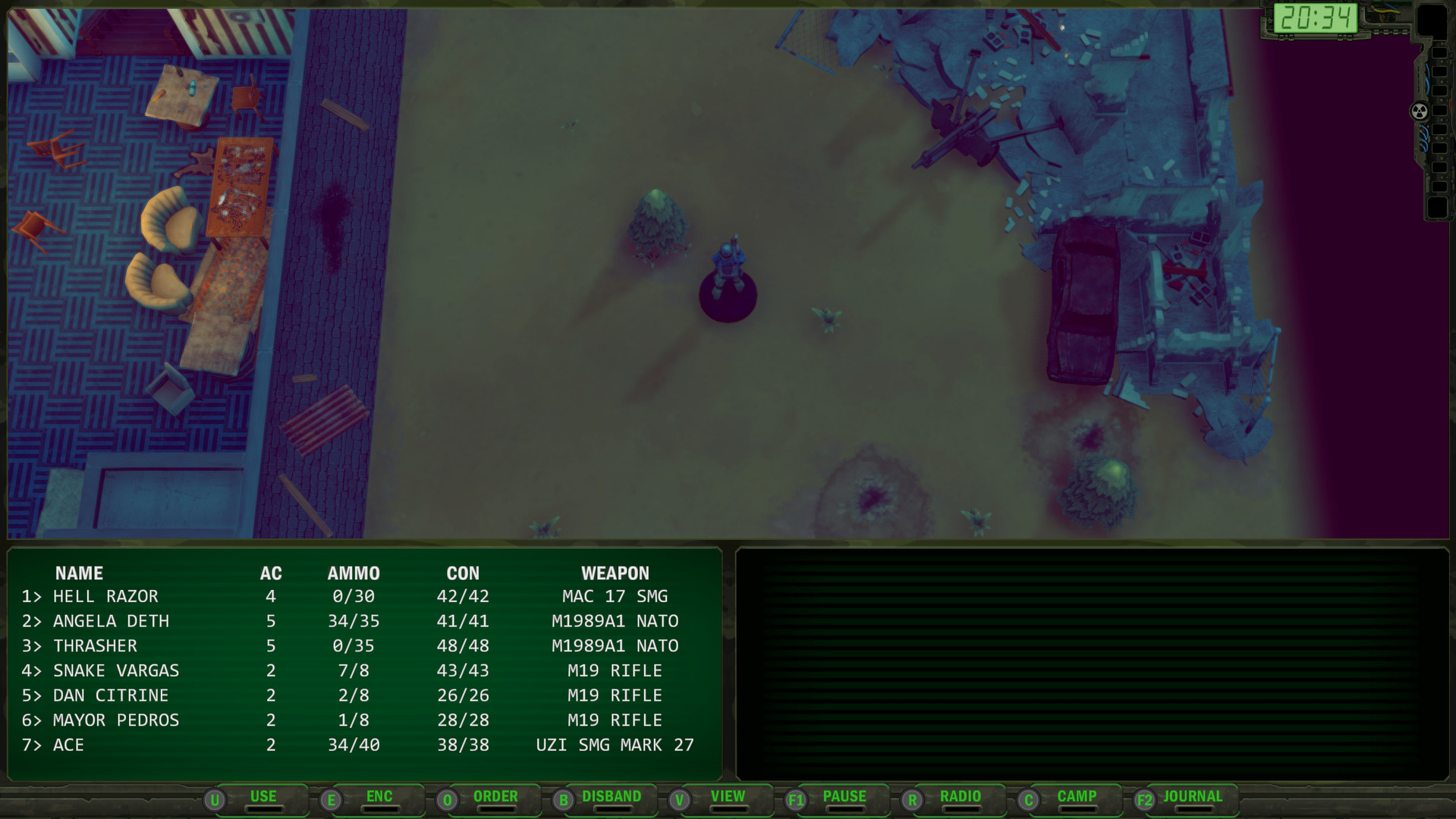Click the R key icon beside RADIO
Screen dimensions: 1456x819
pos(912,798)
